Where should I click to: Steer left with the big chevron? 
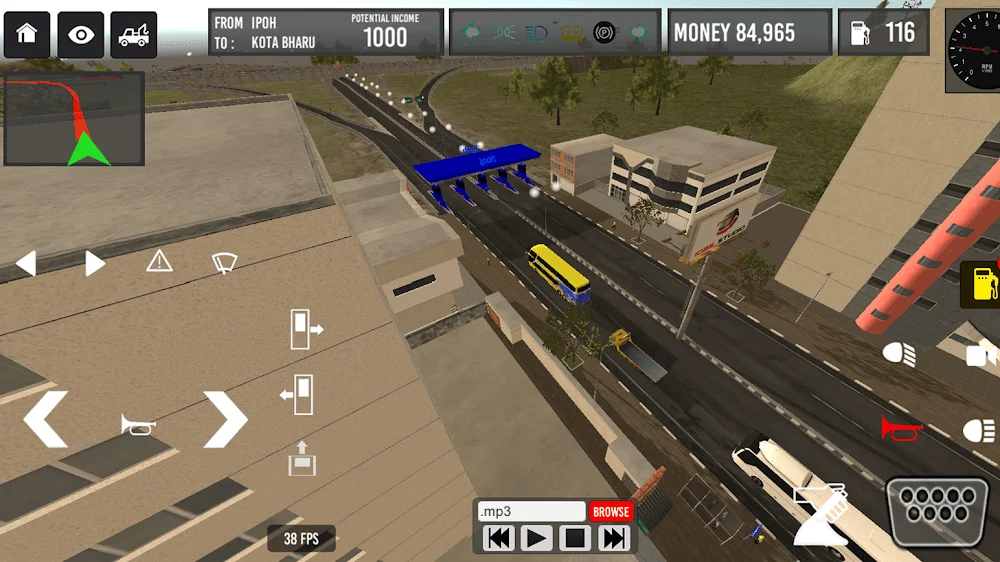point(46,419)
